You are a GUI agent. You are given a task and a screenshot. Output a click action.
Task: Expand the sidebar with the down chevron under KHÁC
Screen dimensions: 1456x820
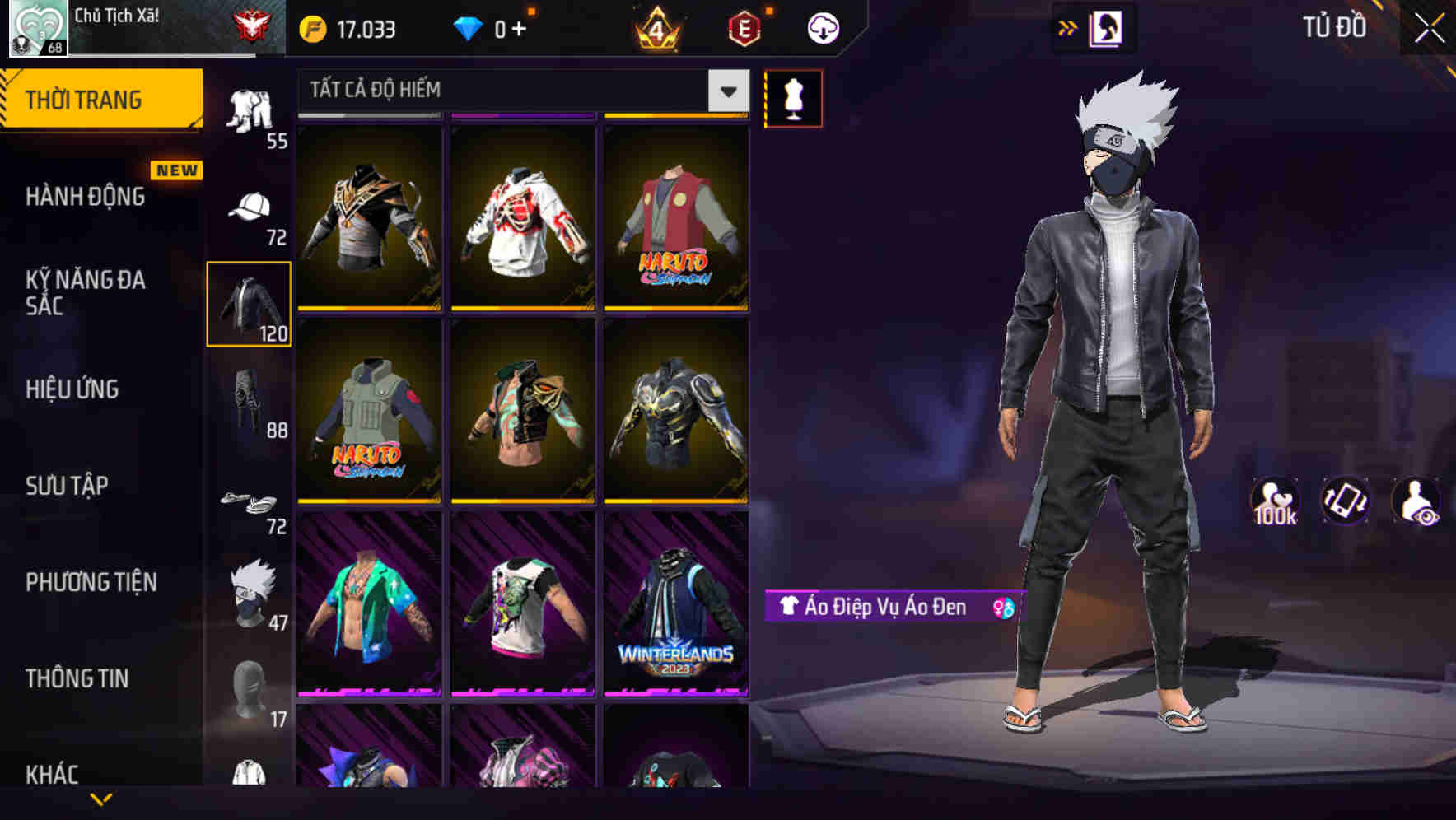(x=102, y=799)
